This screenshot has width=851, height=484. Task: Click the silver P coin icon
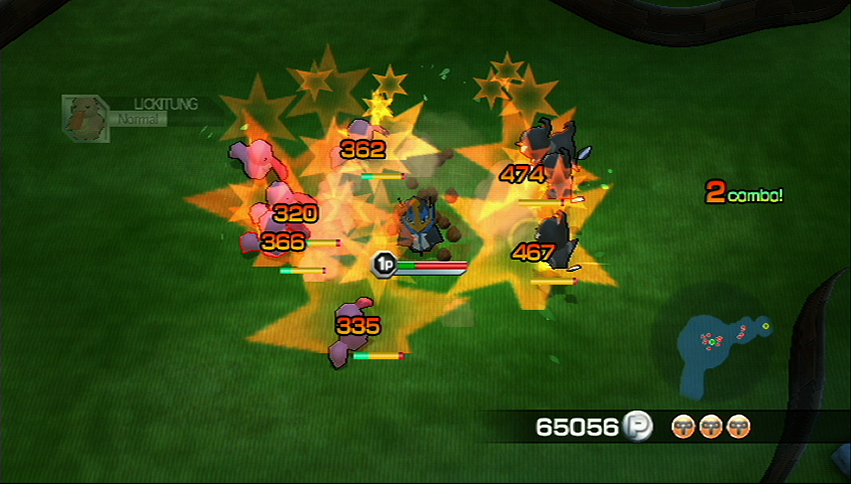[637, 427]
